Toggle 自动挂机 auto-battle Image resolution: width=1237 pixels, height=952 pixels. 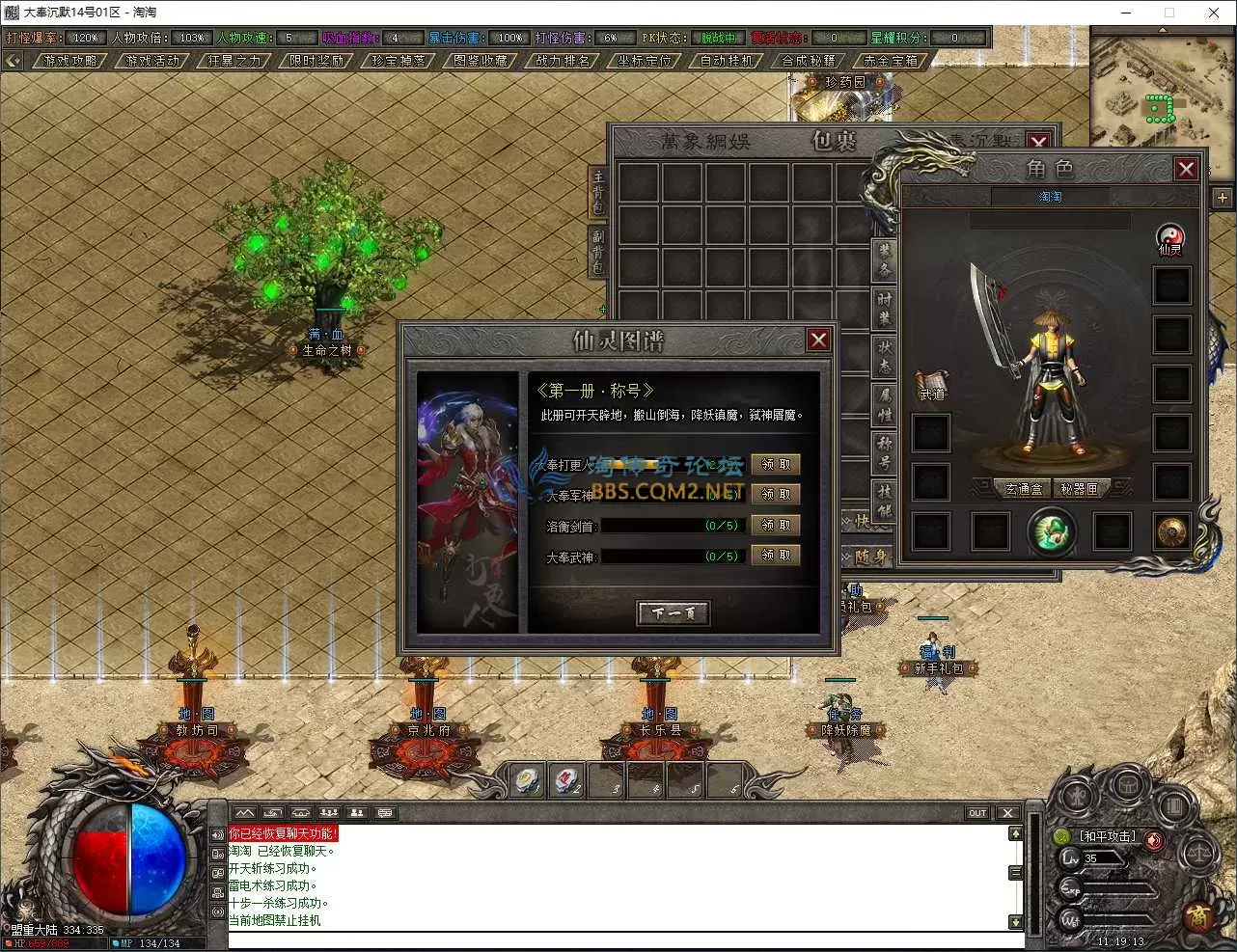[726, 60]
